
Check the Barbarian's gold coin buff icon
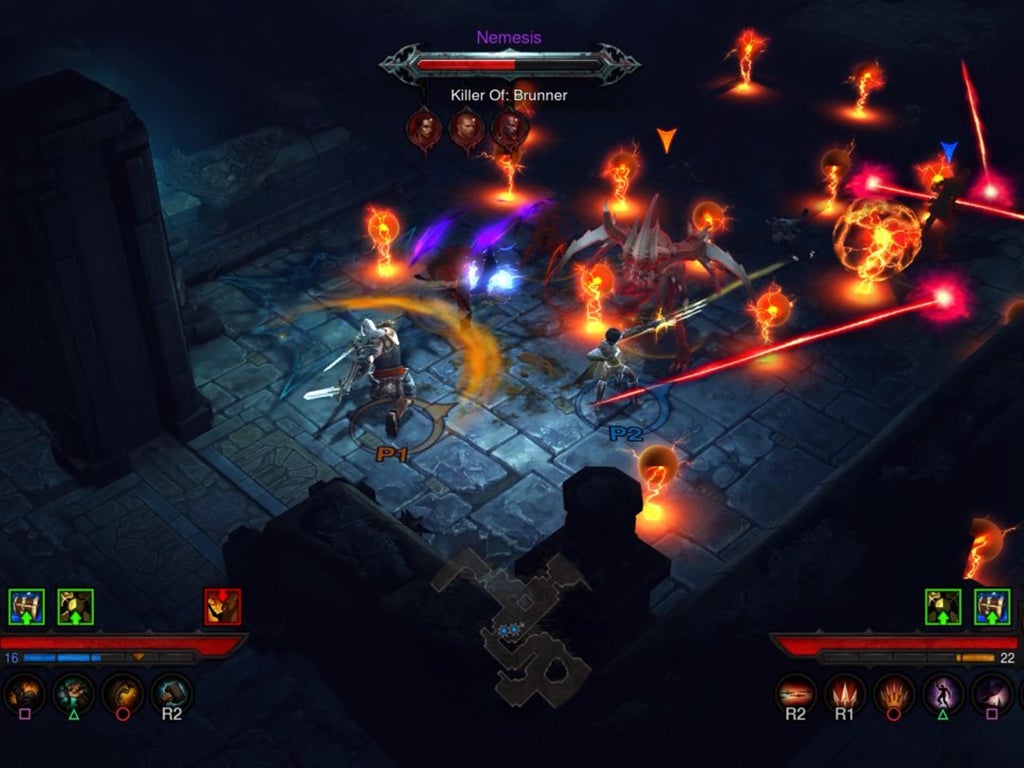click(75, 606)
